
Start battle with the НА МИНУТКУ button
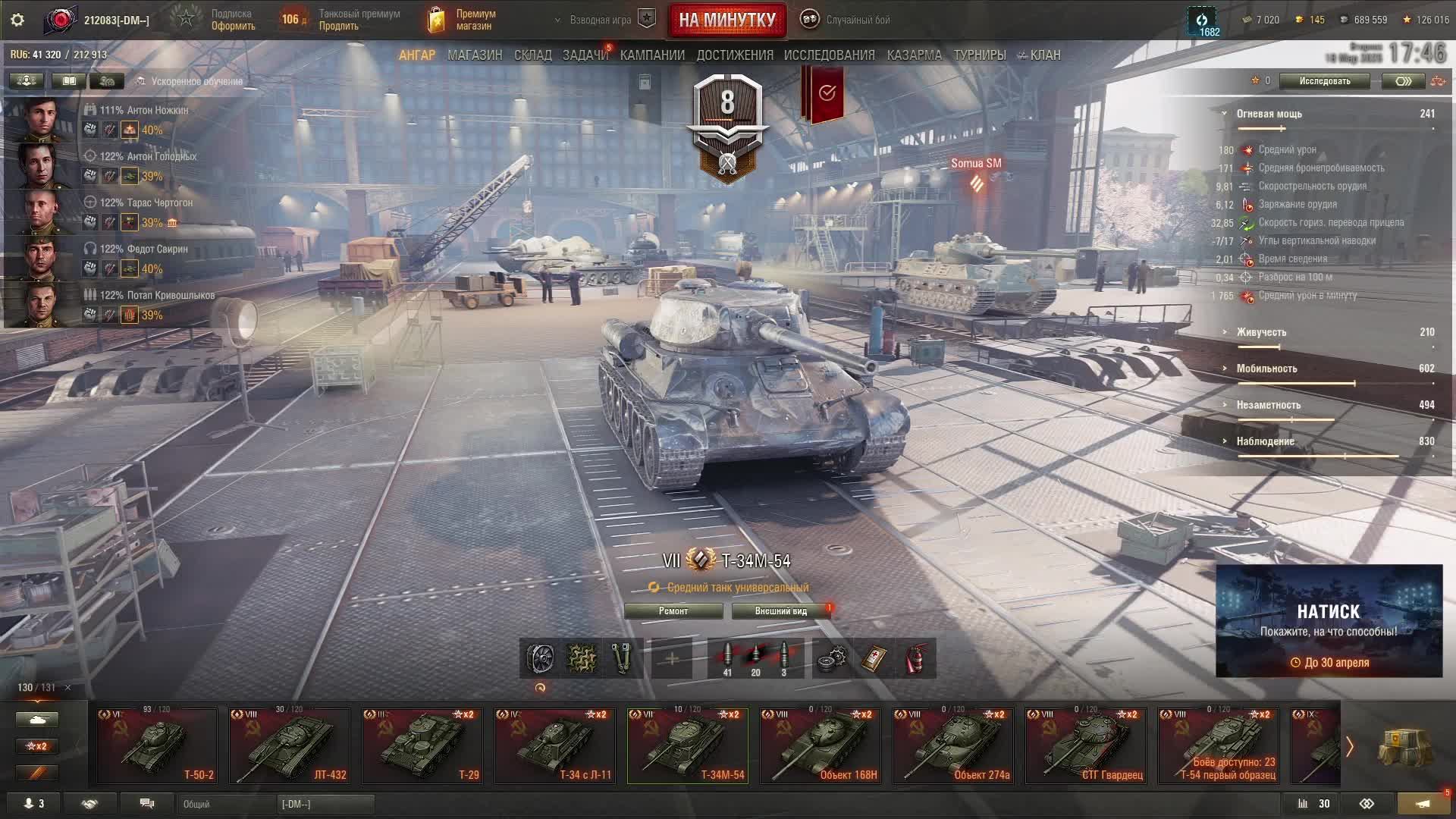[x=726, y=20]
